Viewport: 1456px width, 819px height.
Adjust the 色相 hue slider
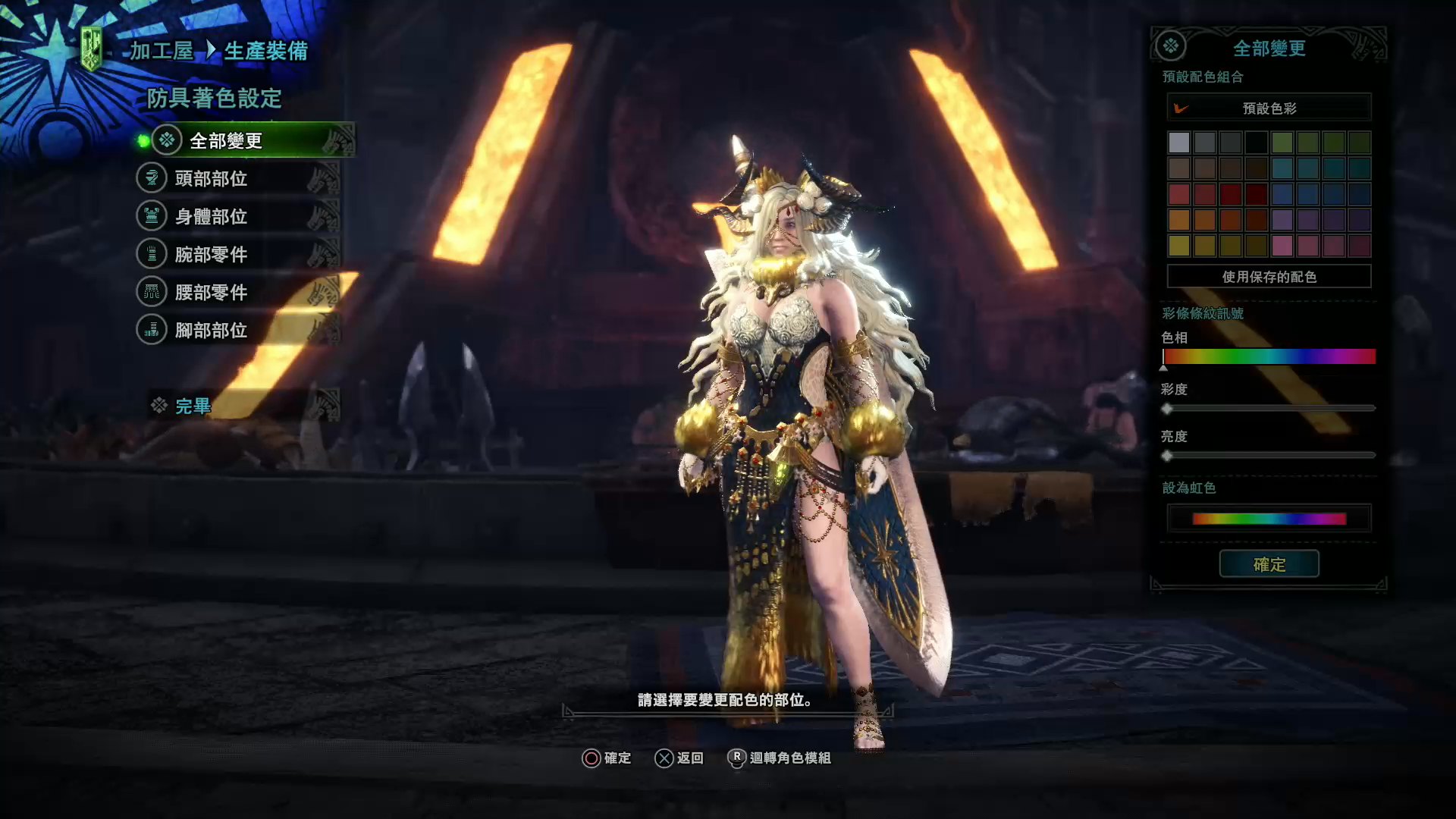click(1269, 356)
